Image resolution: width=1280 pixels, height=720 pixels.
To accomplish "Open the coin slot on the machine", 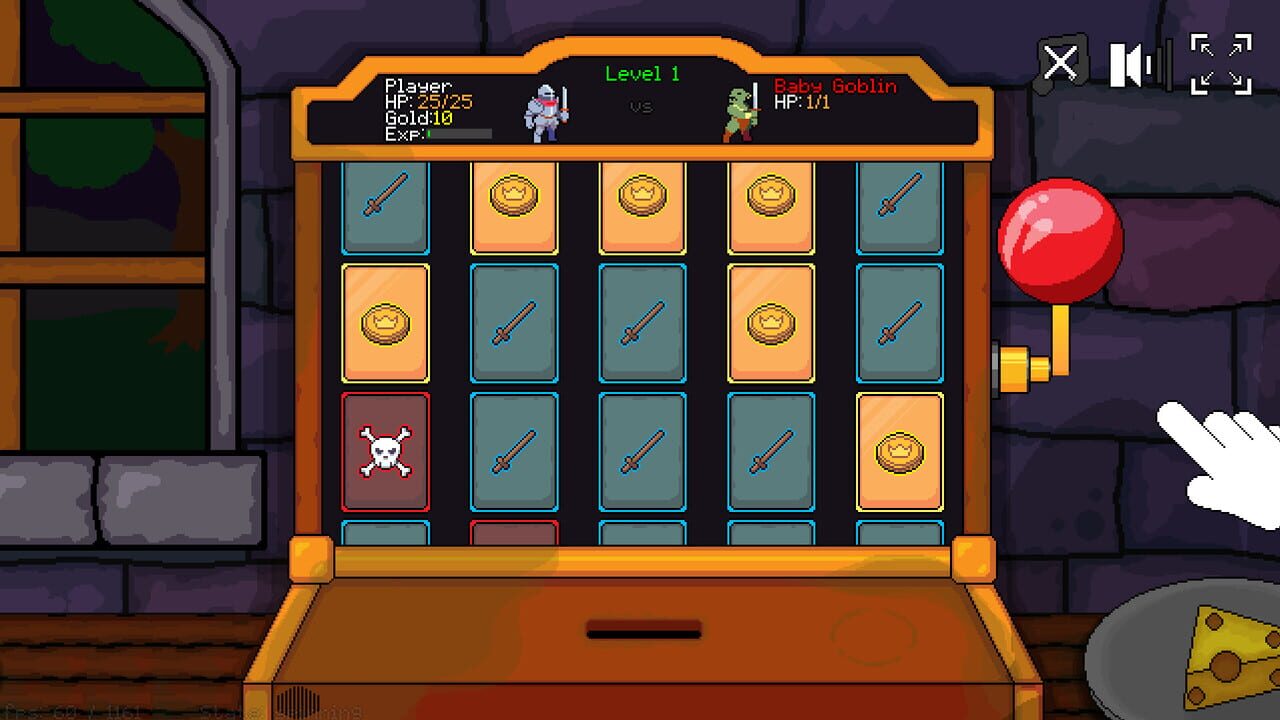I will 642,629.
